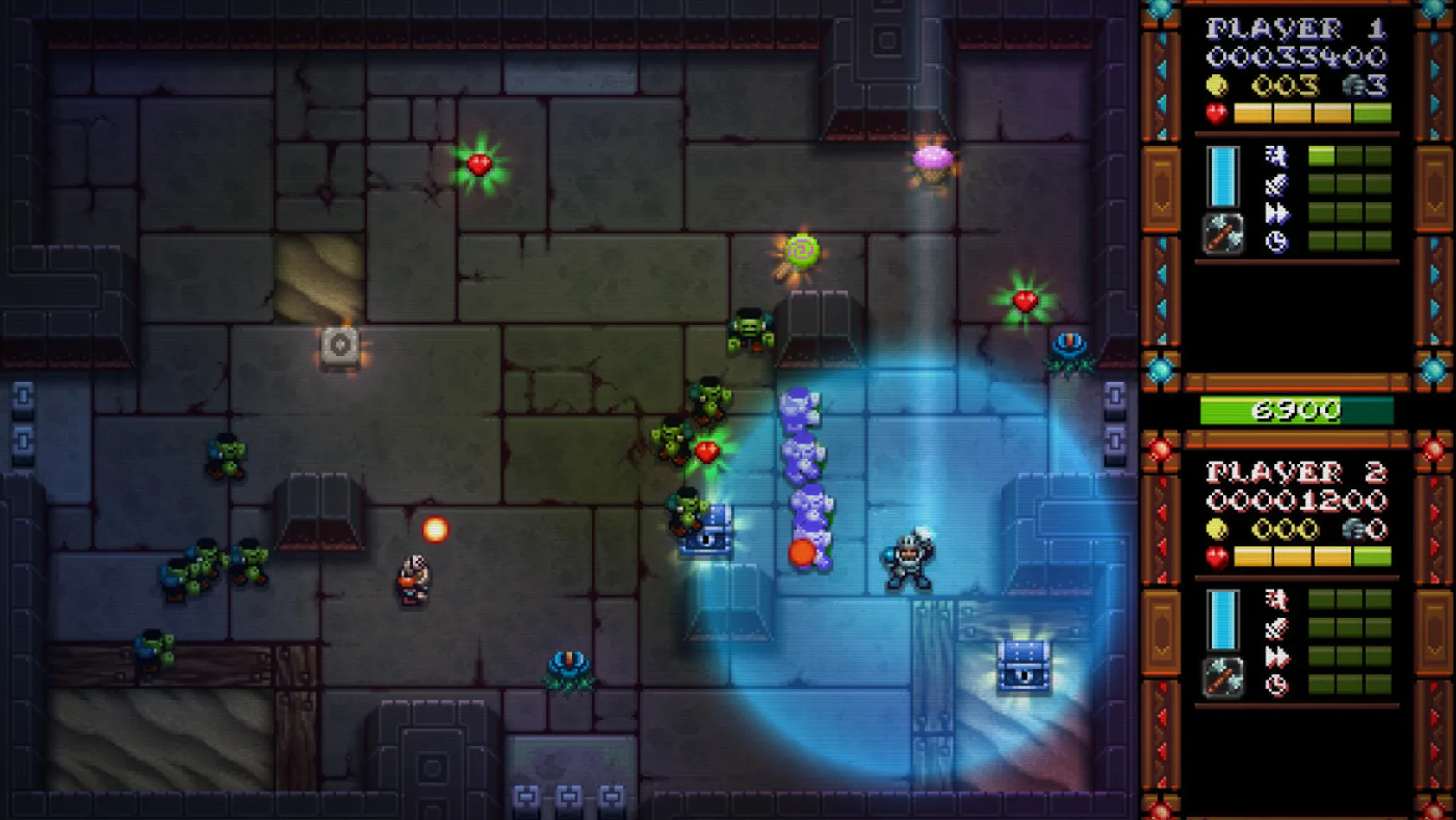This screenshot has width=1456, height=820.
Task: Click Player 1's gold coin icon
Action: tap(1217, 85)
